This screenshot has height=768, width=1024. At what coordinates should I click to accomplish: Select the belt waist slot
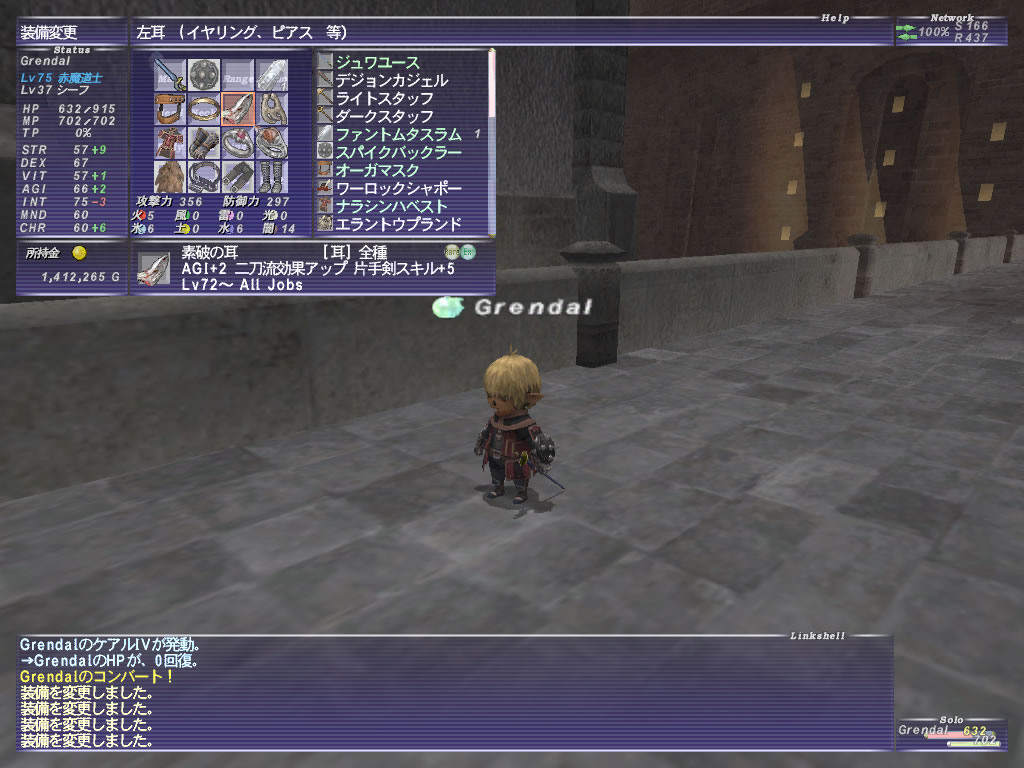(204, 176)
